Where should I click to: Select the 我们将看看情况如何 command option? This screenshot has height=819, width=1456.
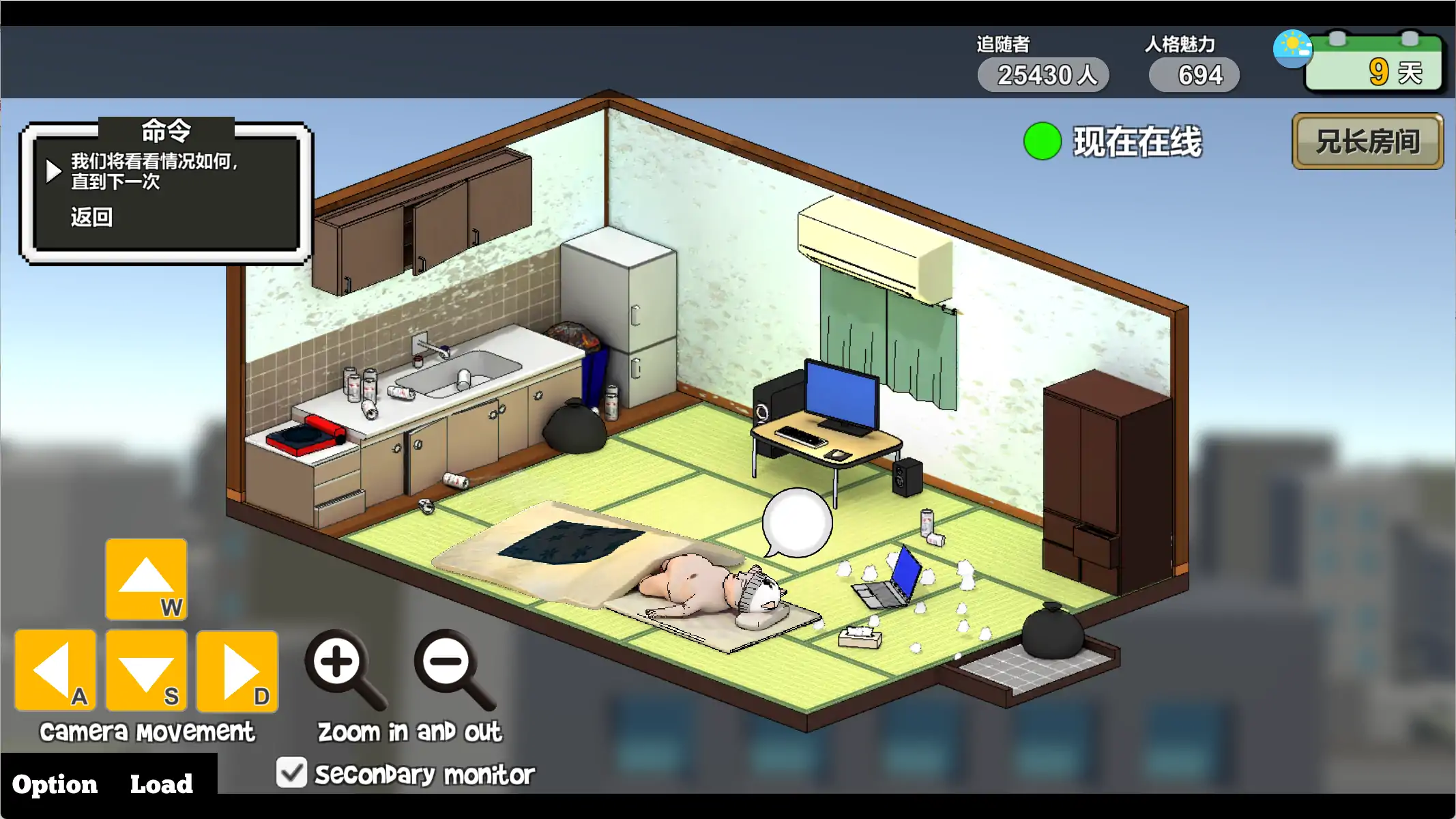[x=154, y=171]
